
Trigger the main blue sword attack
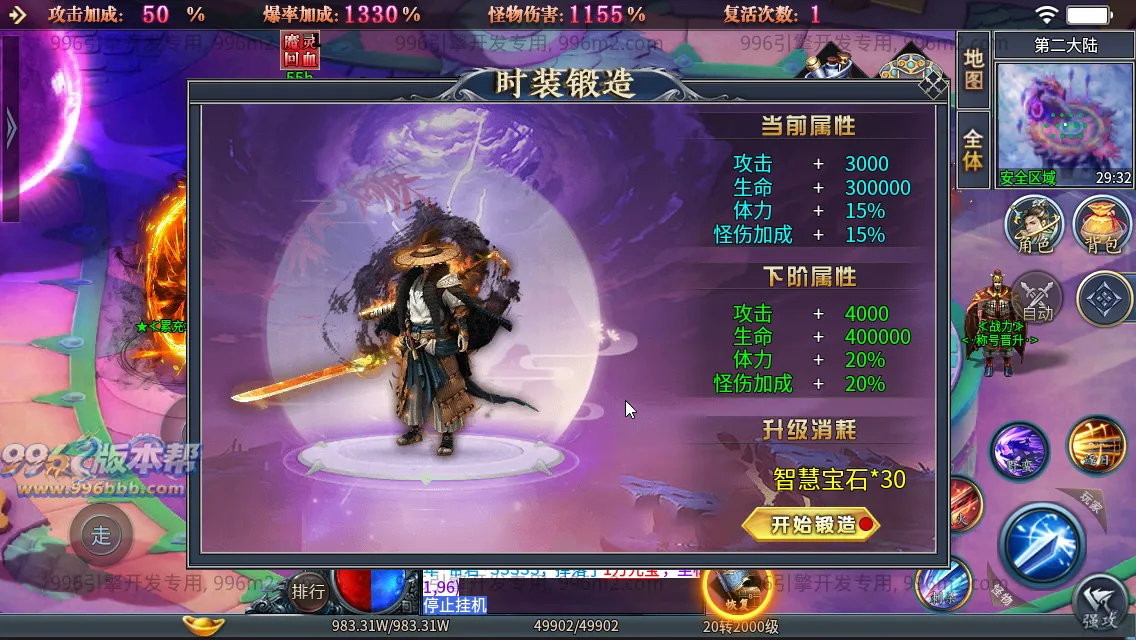pyautogui.click(x=1042, y=544)
